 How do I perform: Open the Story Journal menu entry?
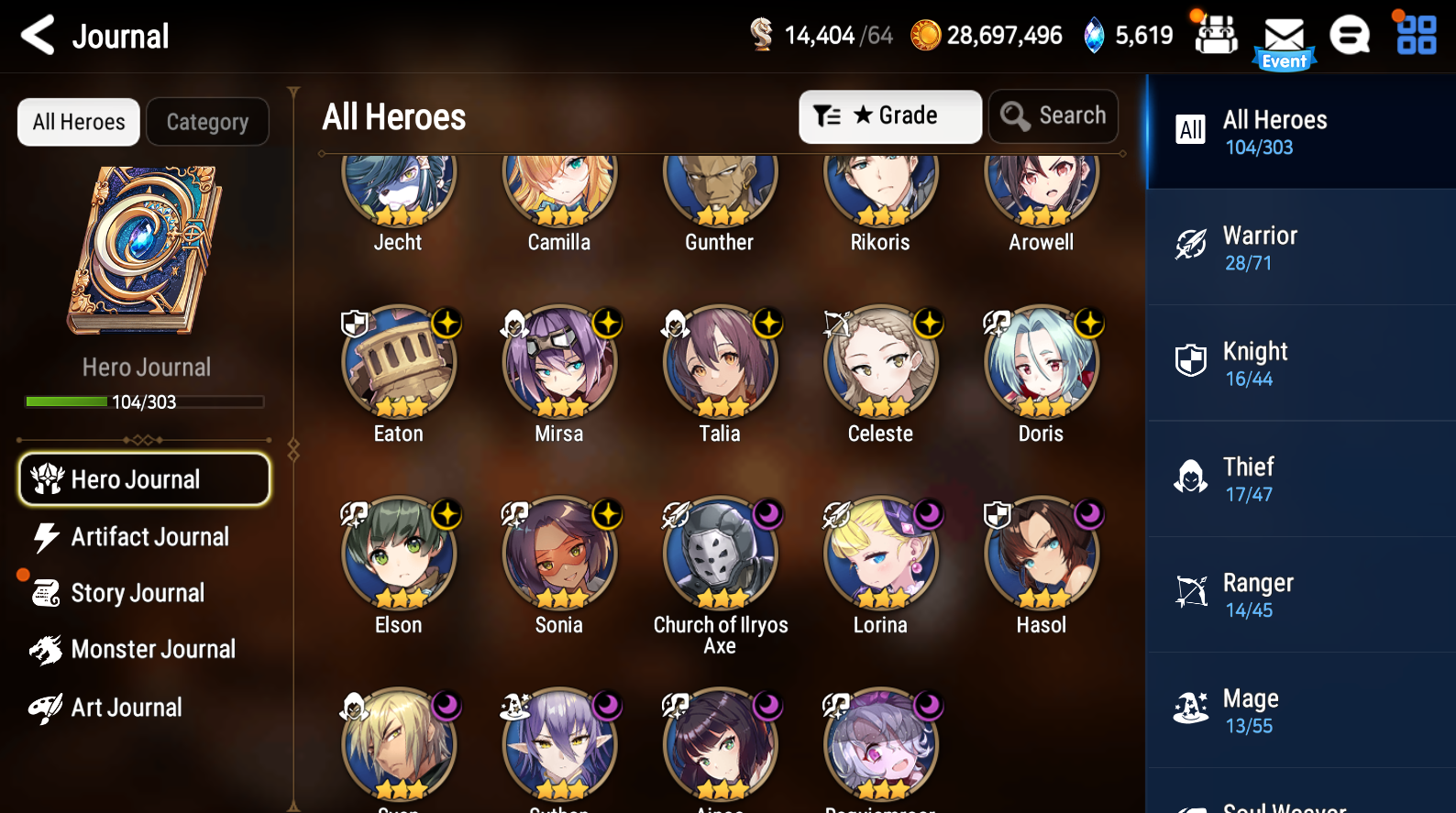(x=138, y=593)
